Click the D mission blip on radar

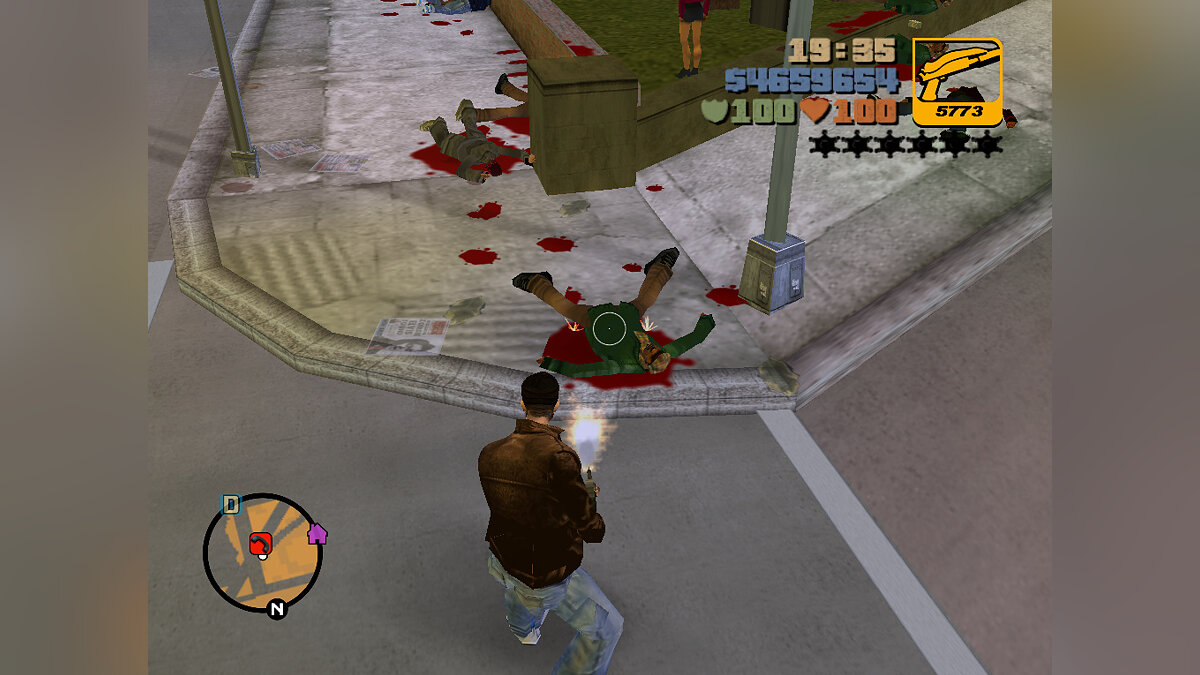[x=231, y=504]
